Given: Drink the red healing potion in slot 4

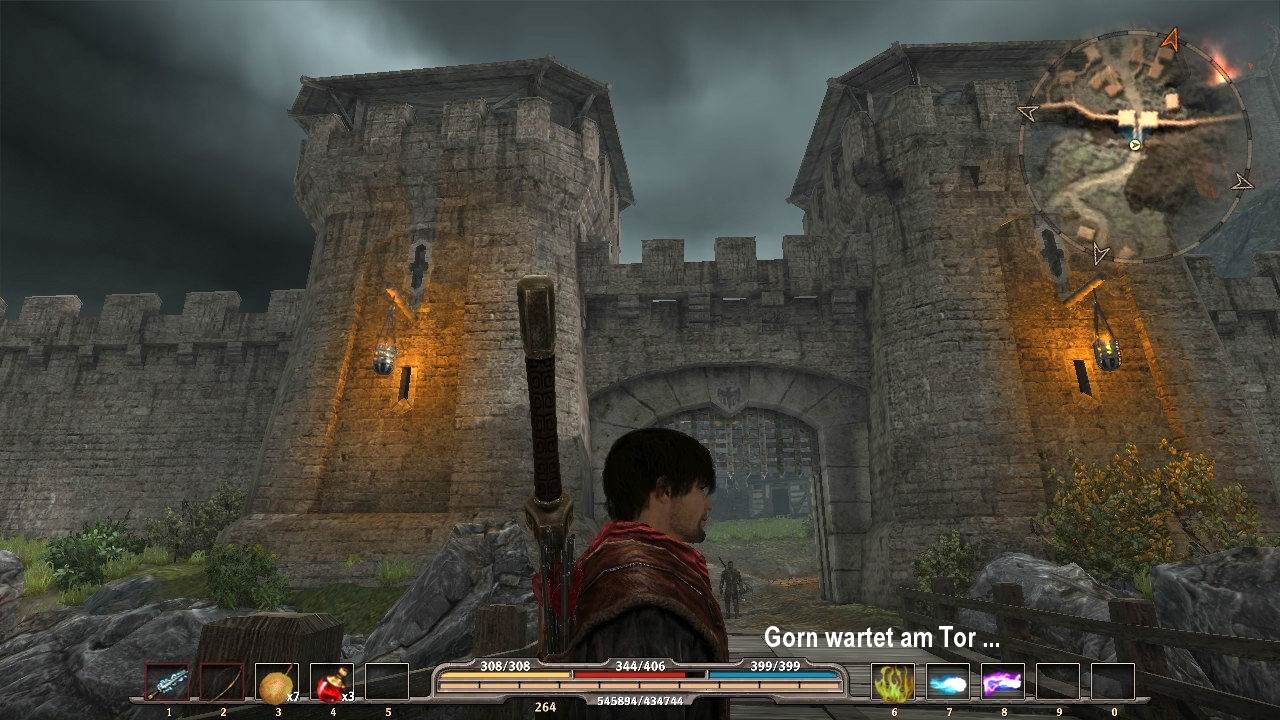Looking at the screenshot, I should click(x=330, y=682).
